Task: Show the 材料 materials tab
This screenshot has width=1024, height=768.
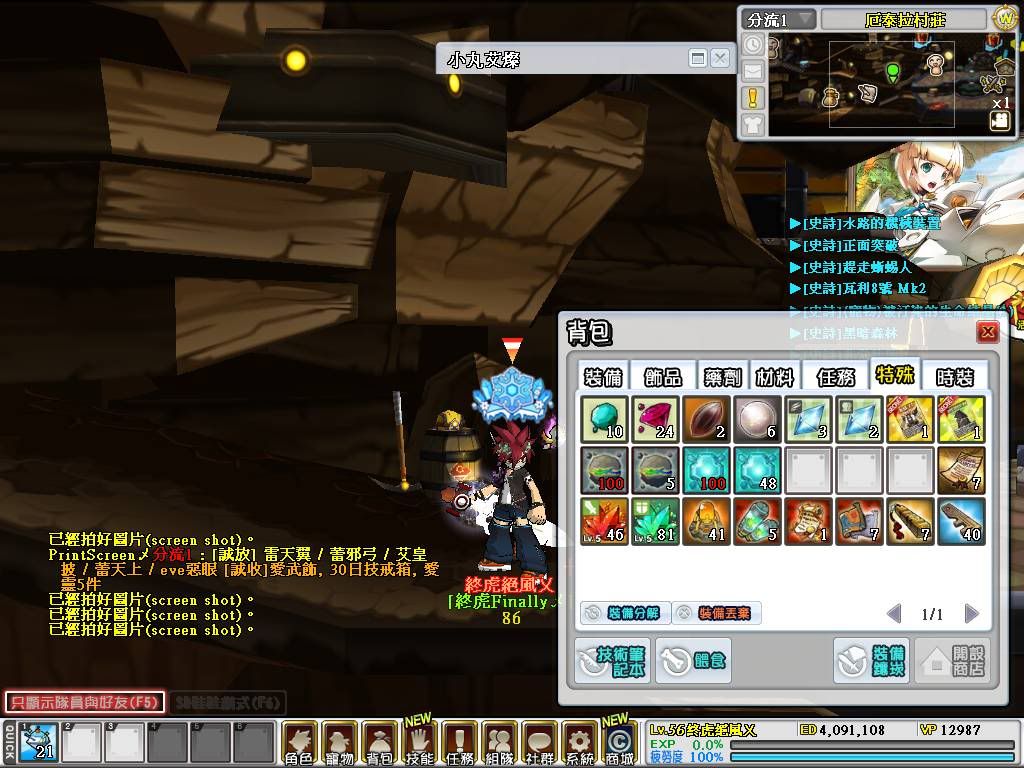Action: tap(775, 376)
